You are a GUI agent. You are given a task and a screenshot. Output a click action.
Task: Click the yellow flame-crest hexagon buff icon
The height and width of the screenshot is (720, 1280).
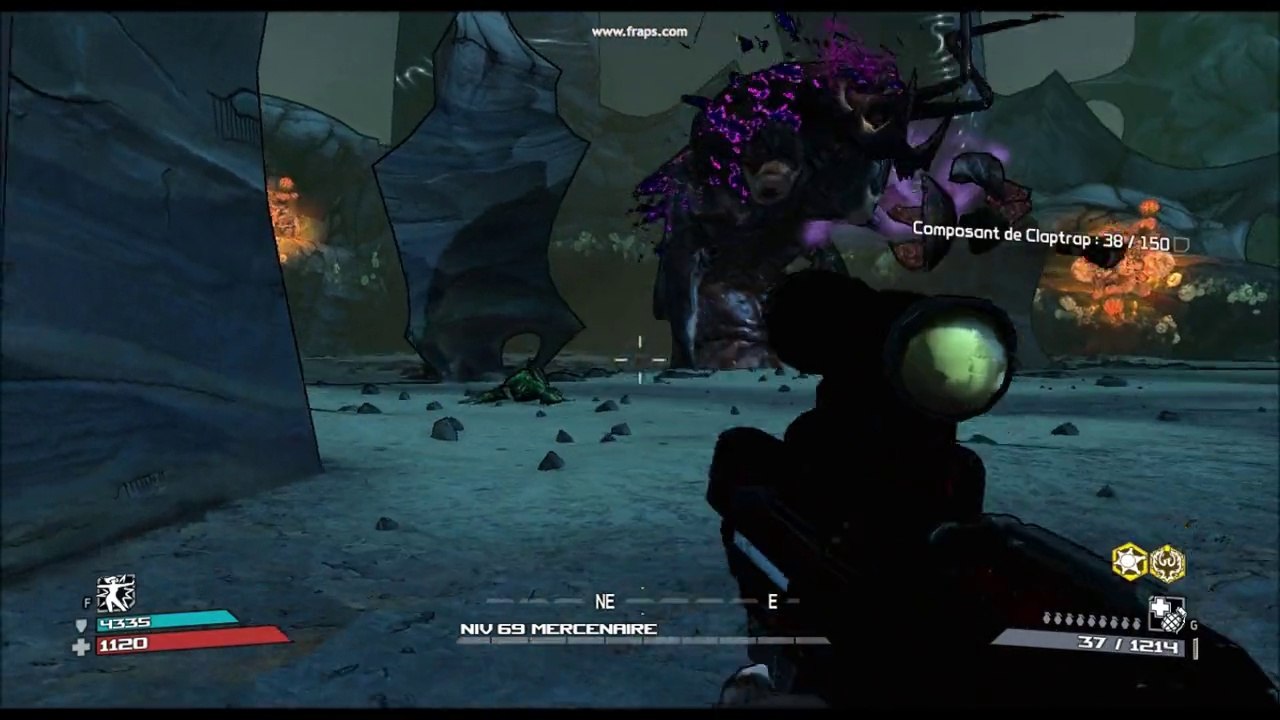click(x=1167, y=563)
